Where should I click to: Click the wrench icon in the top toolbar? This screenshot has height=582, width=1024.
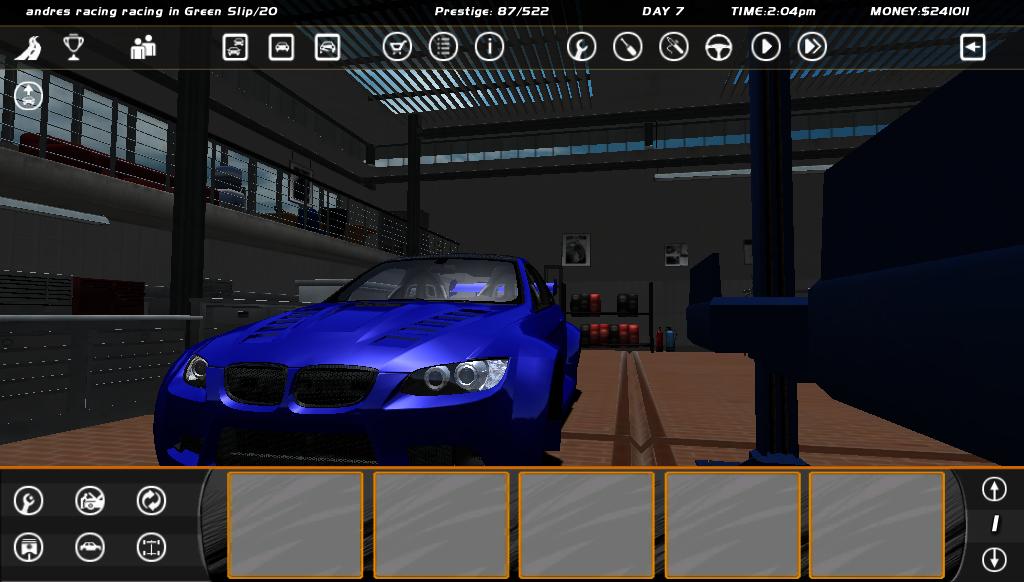point(581,47)
